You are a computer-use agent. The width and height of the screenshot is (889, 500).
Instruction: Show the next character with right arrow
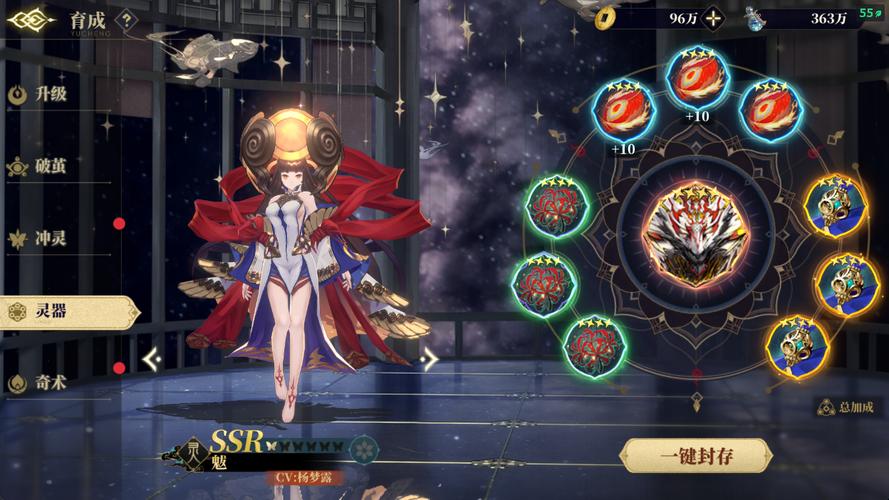click(429, 359)
